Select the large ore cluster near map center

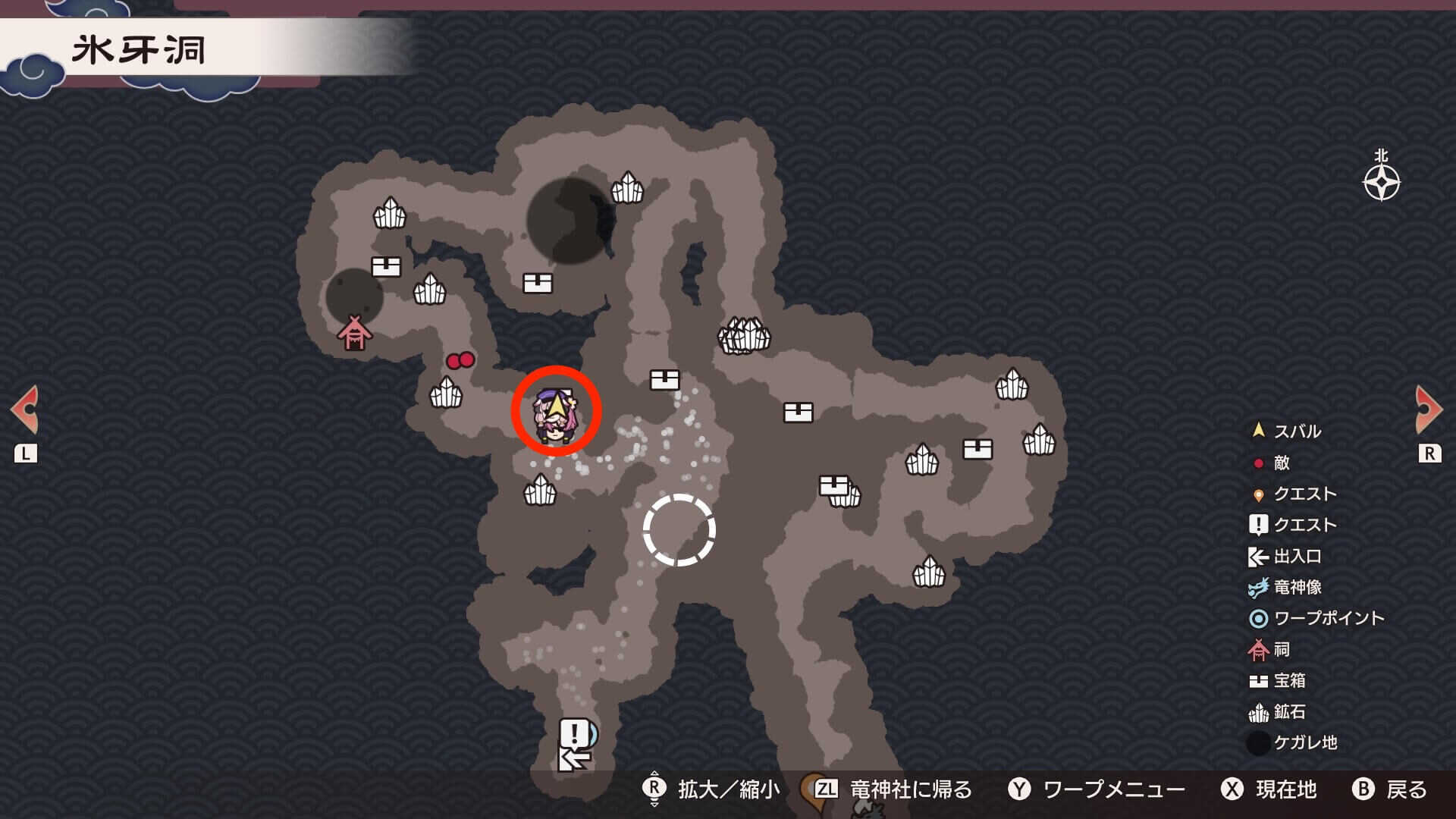[745, 336]
